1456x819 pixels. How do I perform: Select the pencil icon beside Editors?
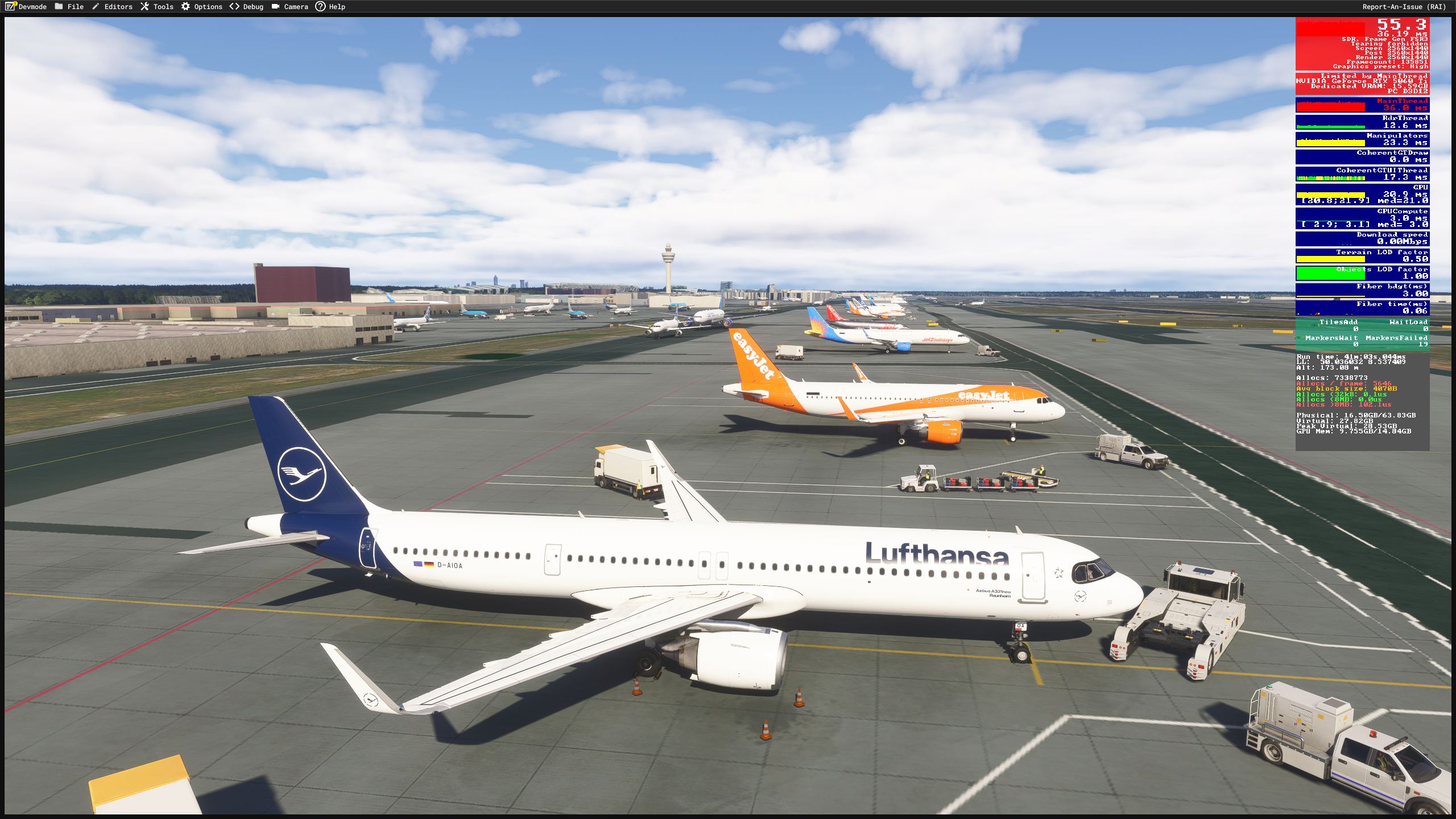94,7
